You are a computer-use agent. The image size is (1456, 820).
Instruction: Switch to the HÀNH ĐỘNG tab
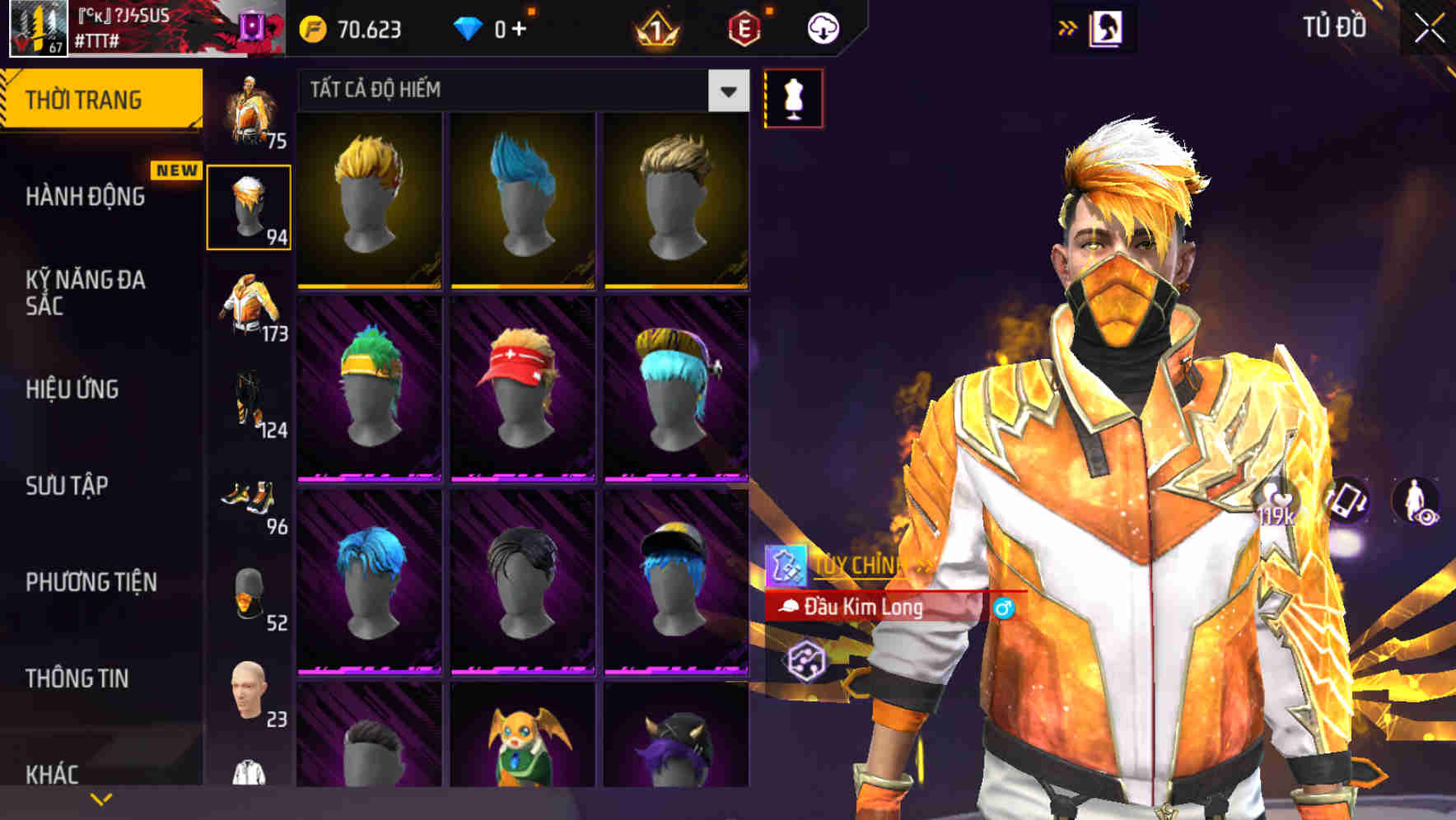86,197
